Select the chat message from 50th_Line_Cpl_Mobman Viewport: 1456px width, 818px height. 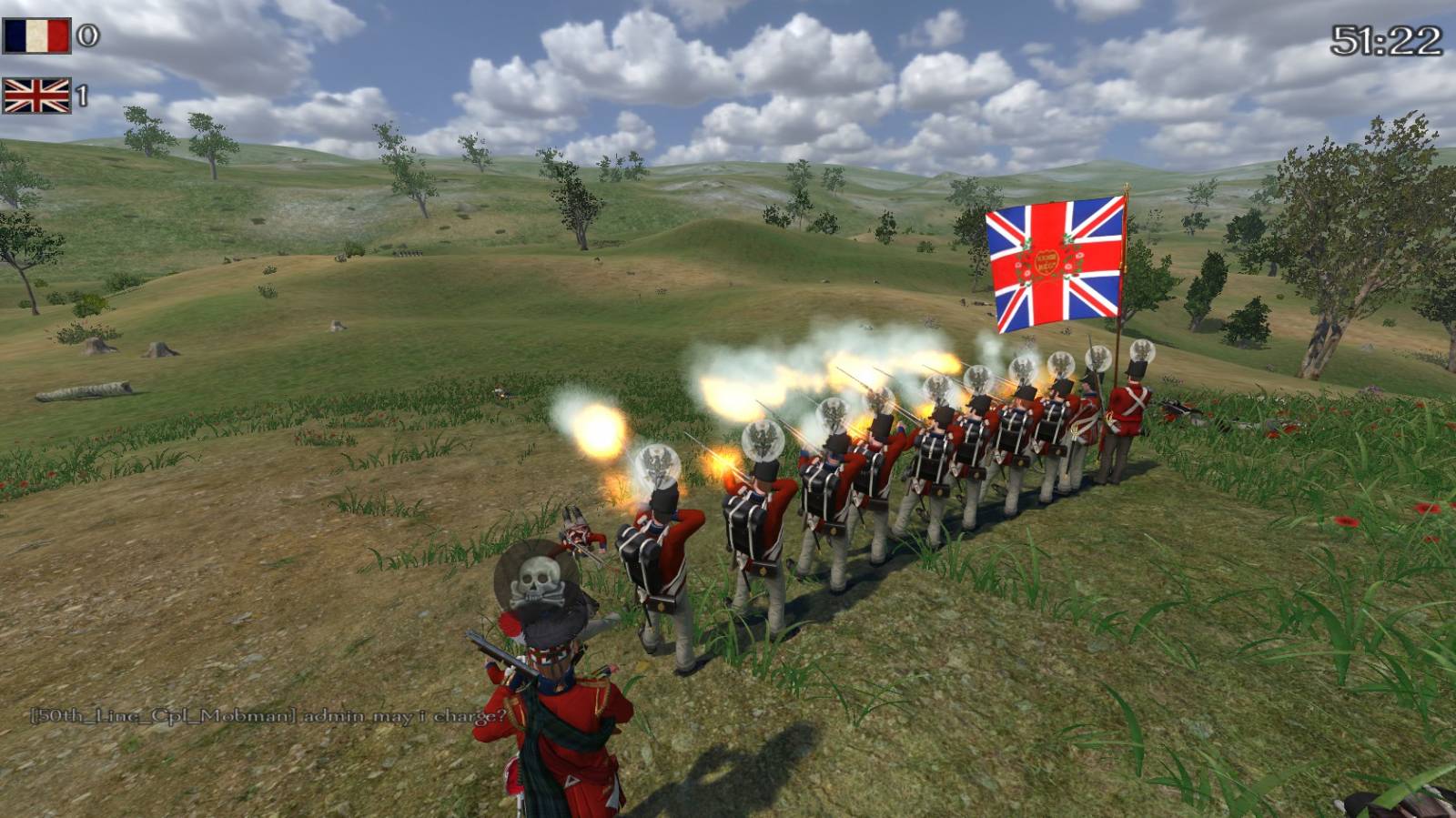[268, 716]
